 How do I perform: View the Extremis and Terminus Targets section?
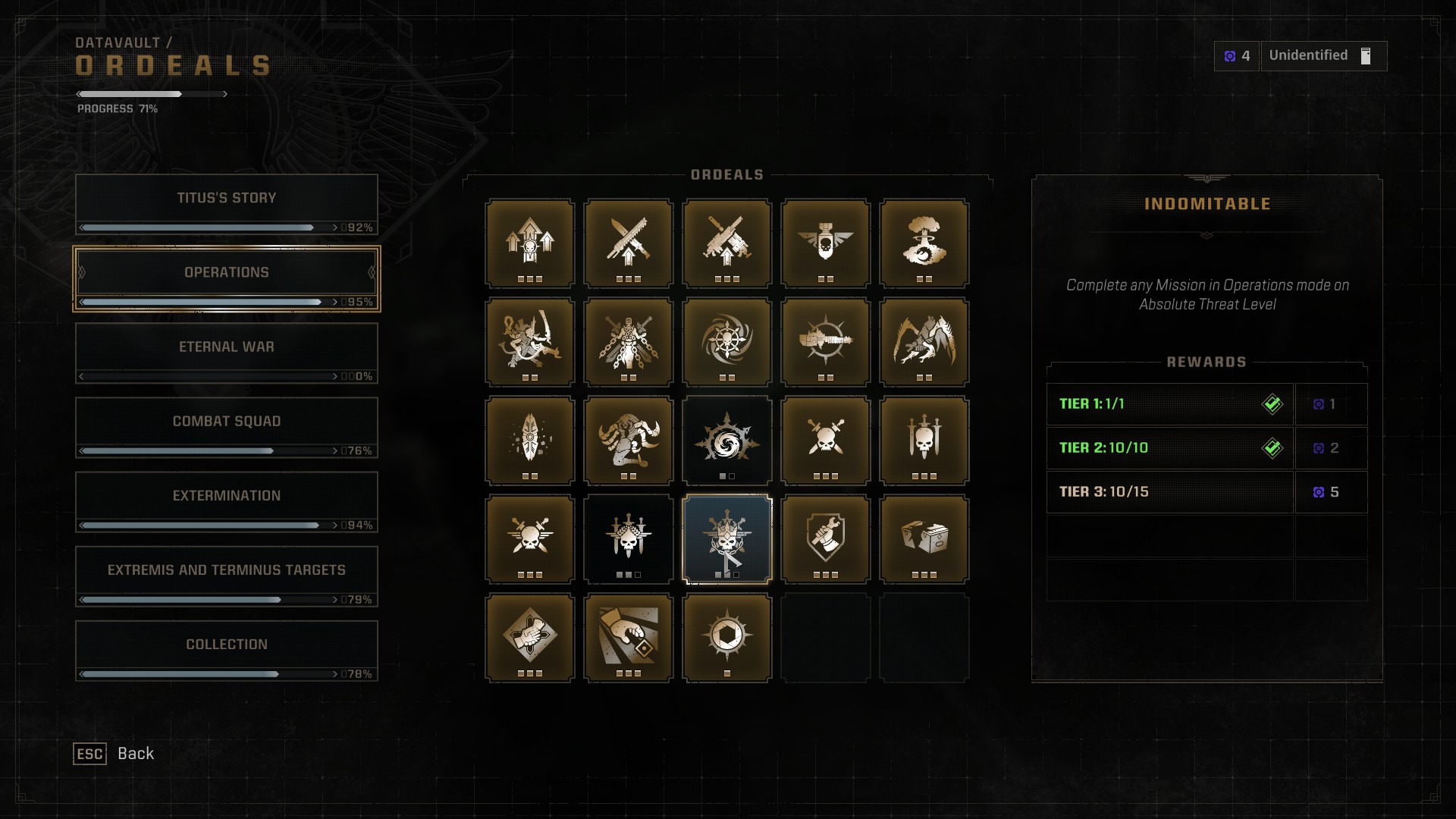coord(226,569)
